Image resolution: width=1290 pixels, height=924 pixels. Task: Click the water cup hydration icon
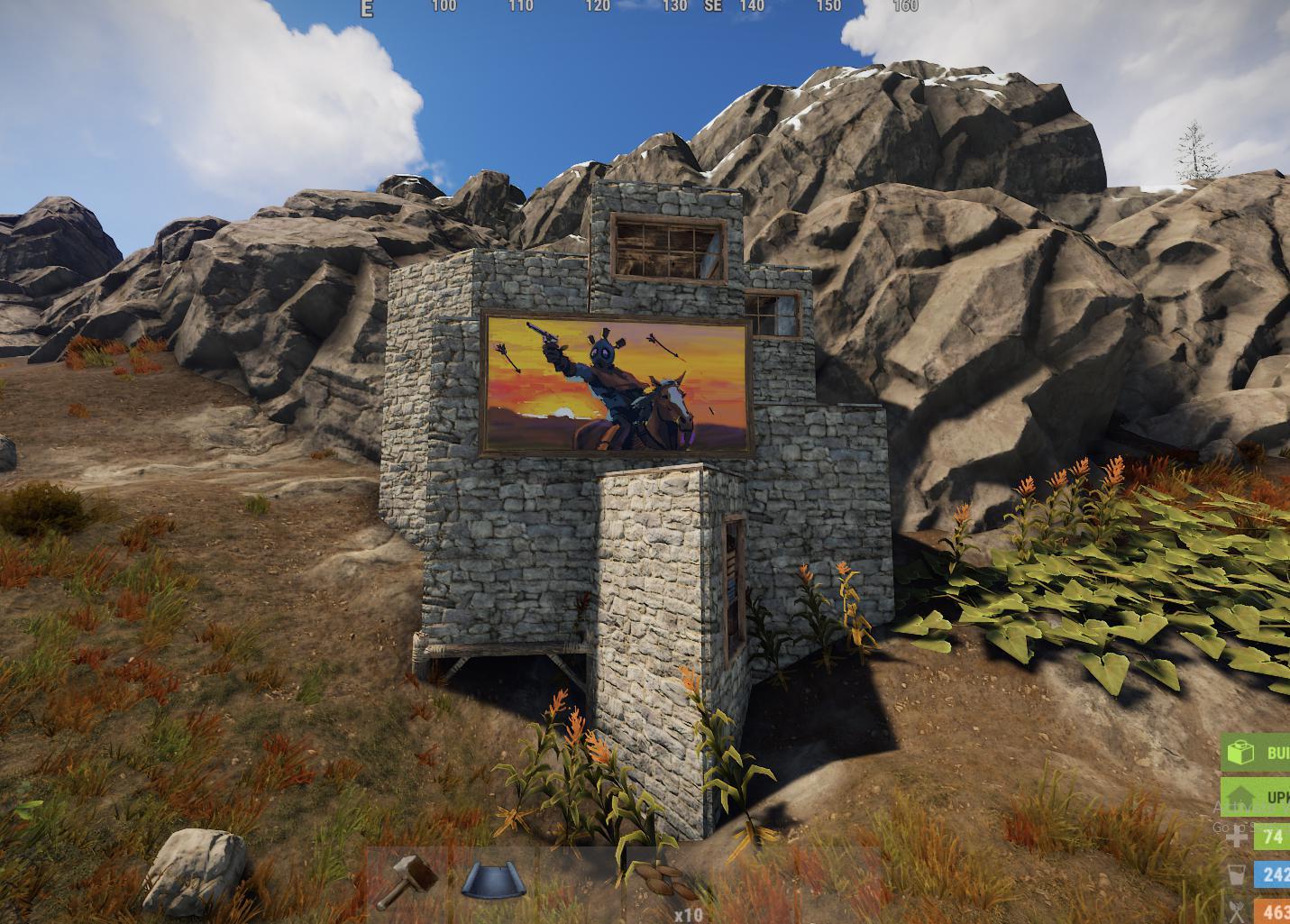1236,874
